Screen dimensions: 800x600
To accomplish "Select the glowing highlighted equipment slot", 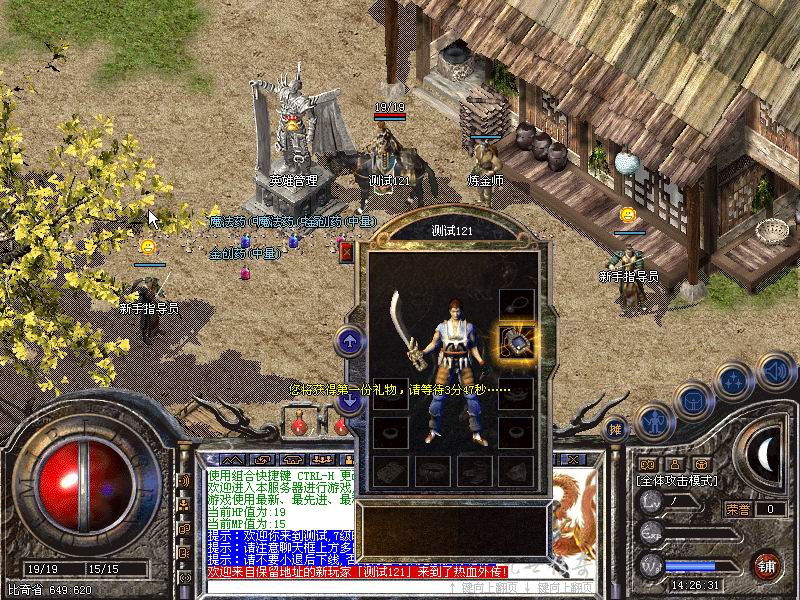I will [x=516, y=343].
